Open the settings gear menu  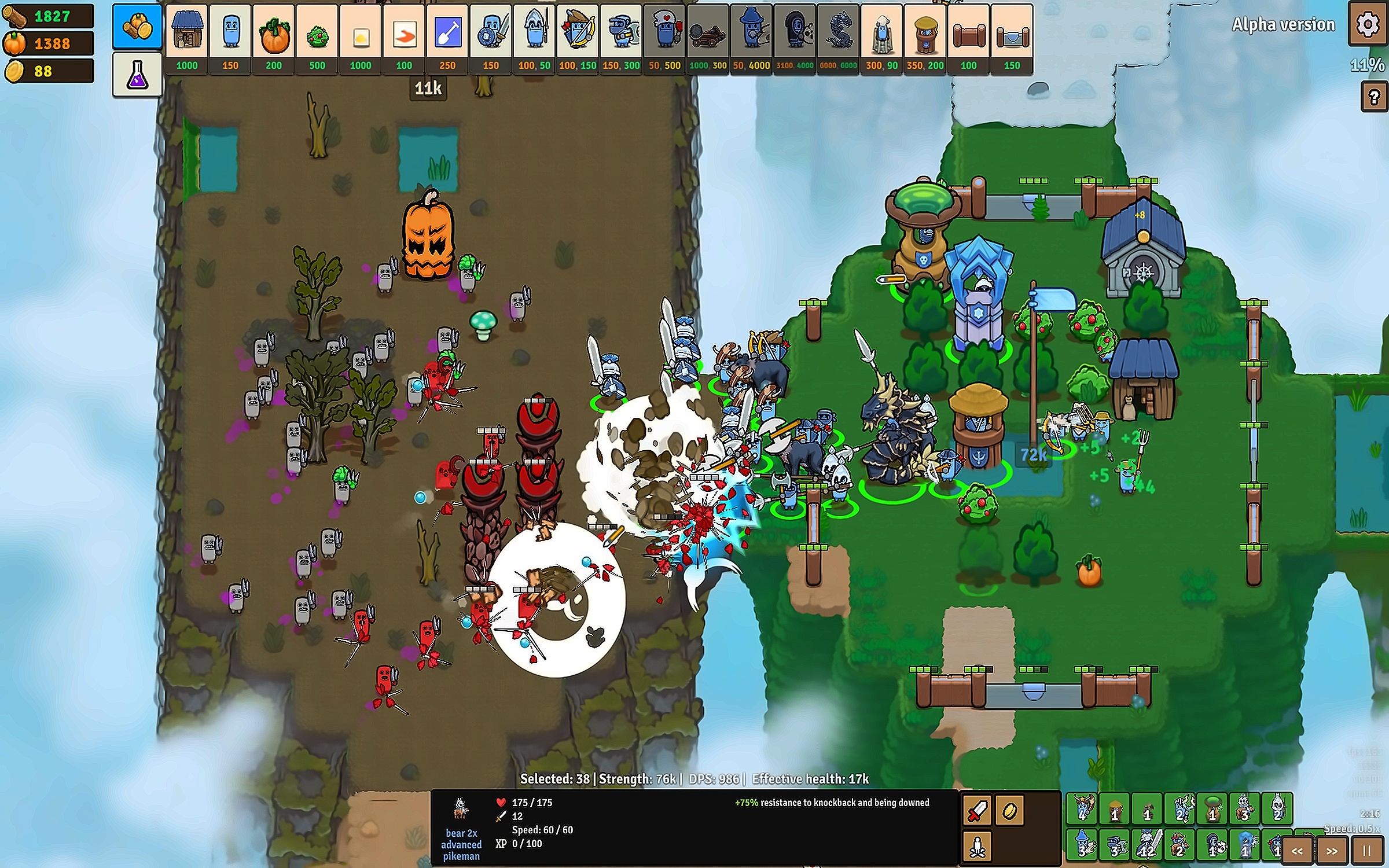(x=1368, y=24)
